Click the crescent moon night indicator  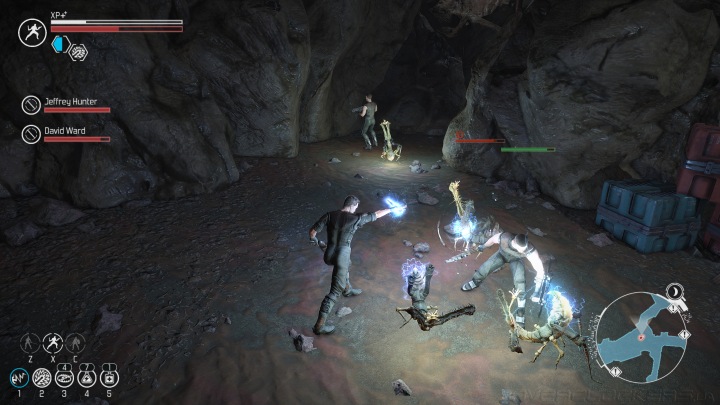click(676, 291)
